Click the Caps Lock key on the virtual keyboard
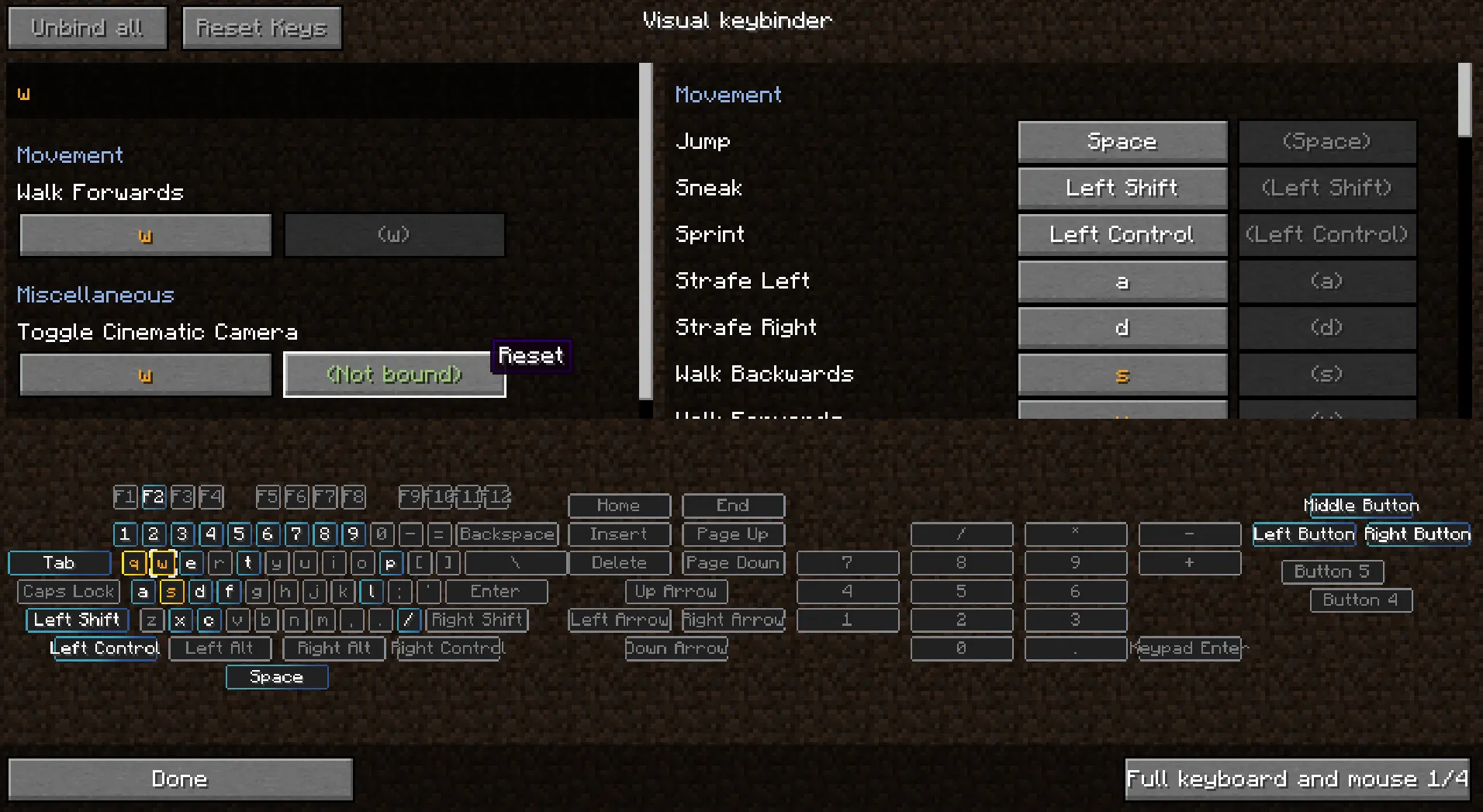 [x=67, y=591]
